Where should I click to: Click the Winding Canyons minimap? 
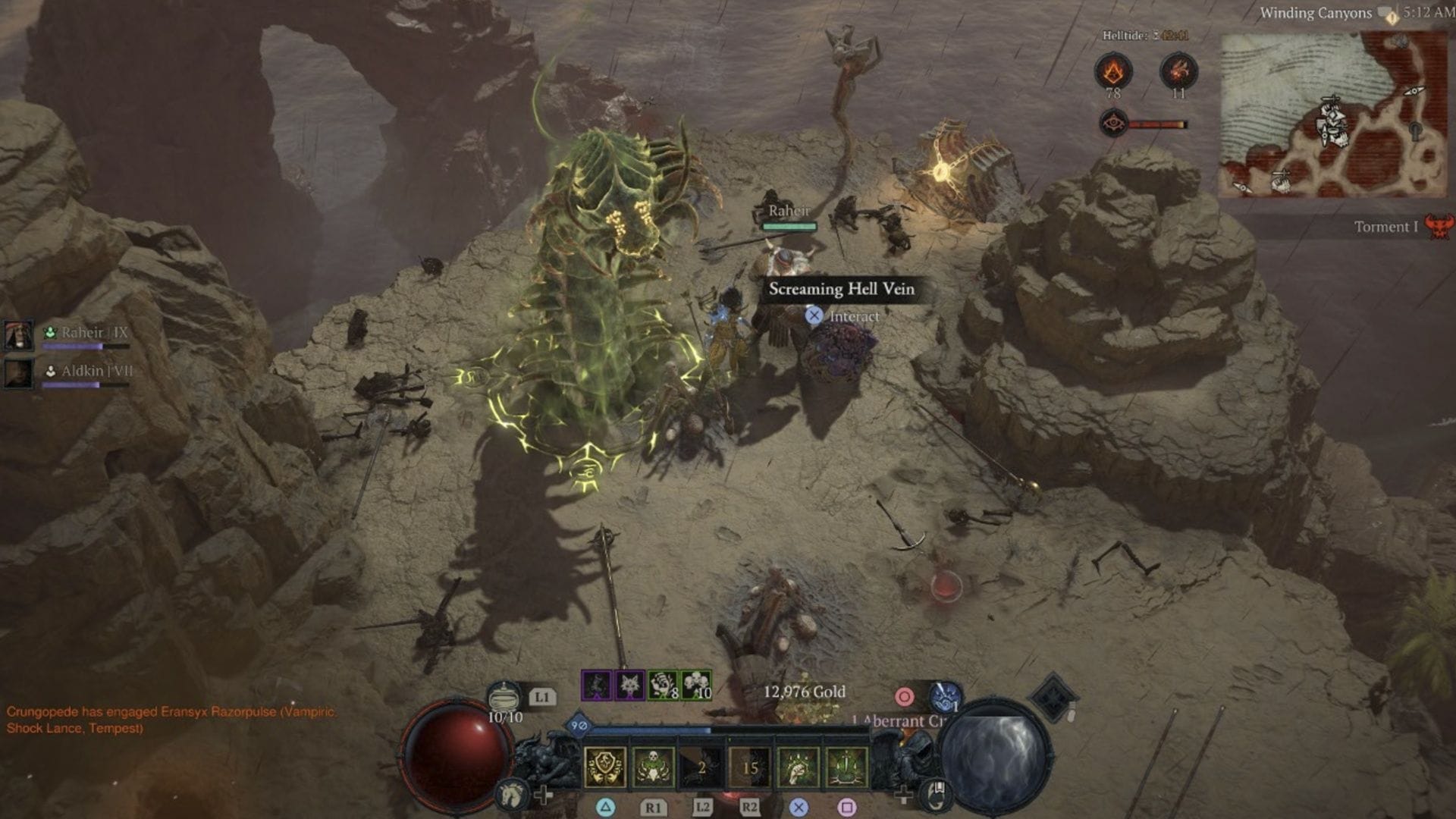pyautogui.click(x=1332, y=115)
